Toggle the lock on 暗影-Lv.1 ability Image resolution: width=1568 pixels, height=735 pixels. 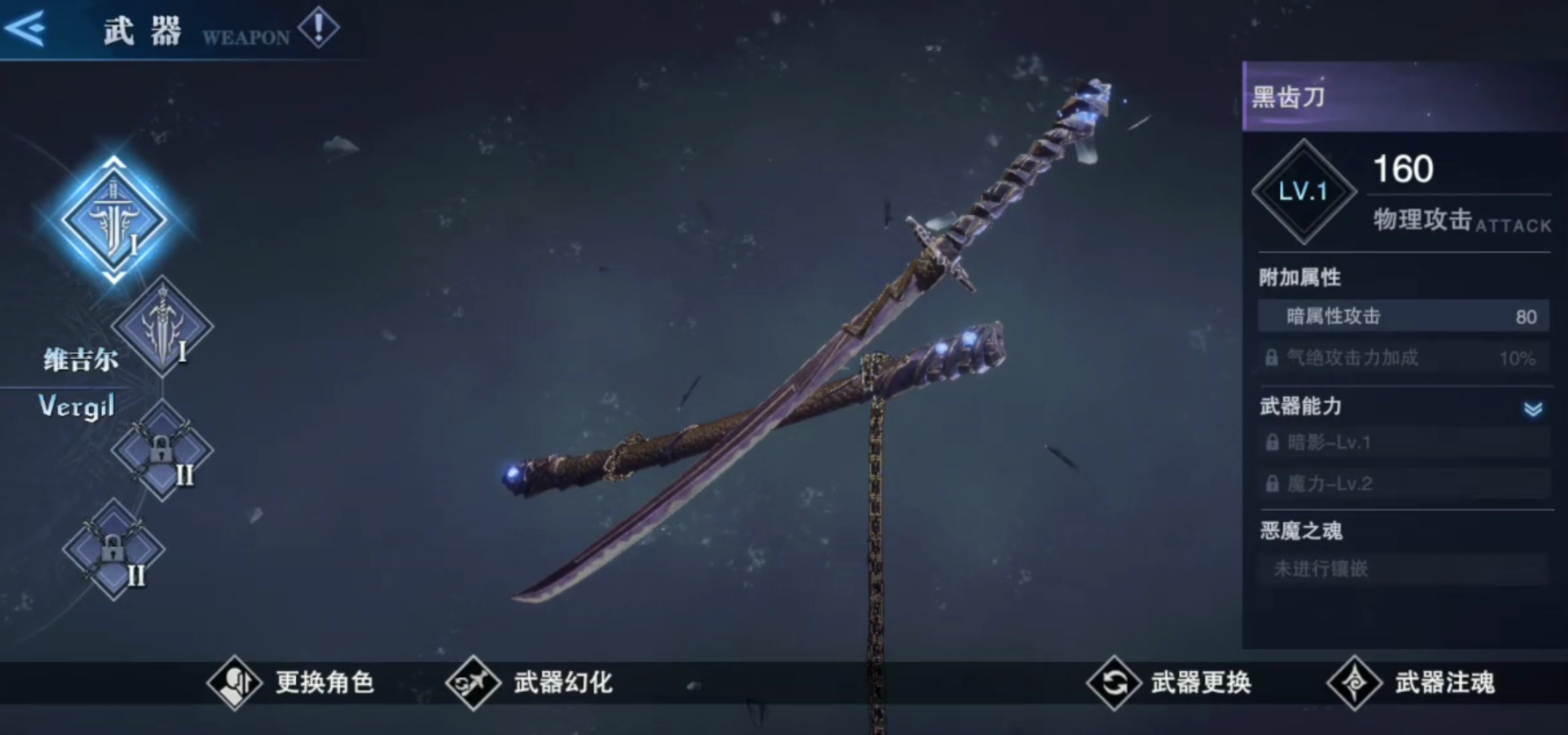[x=1271, y=442]
